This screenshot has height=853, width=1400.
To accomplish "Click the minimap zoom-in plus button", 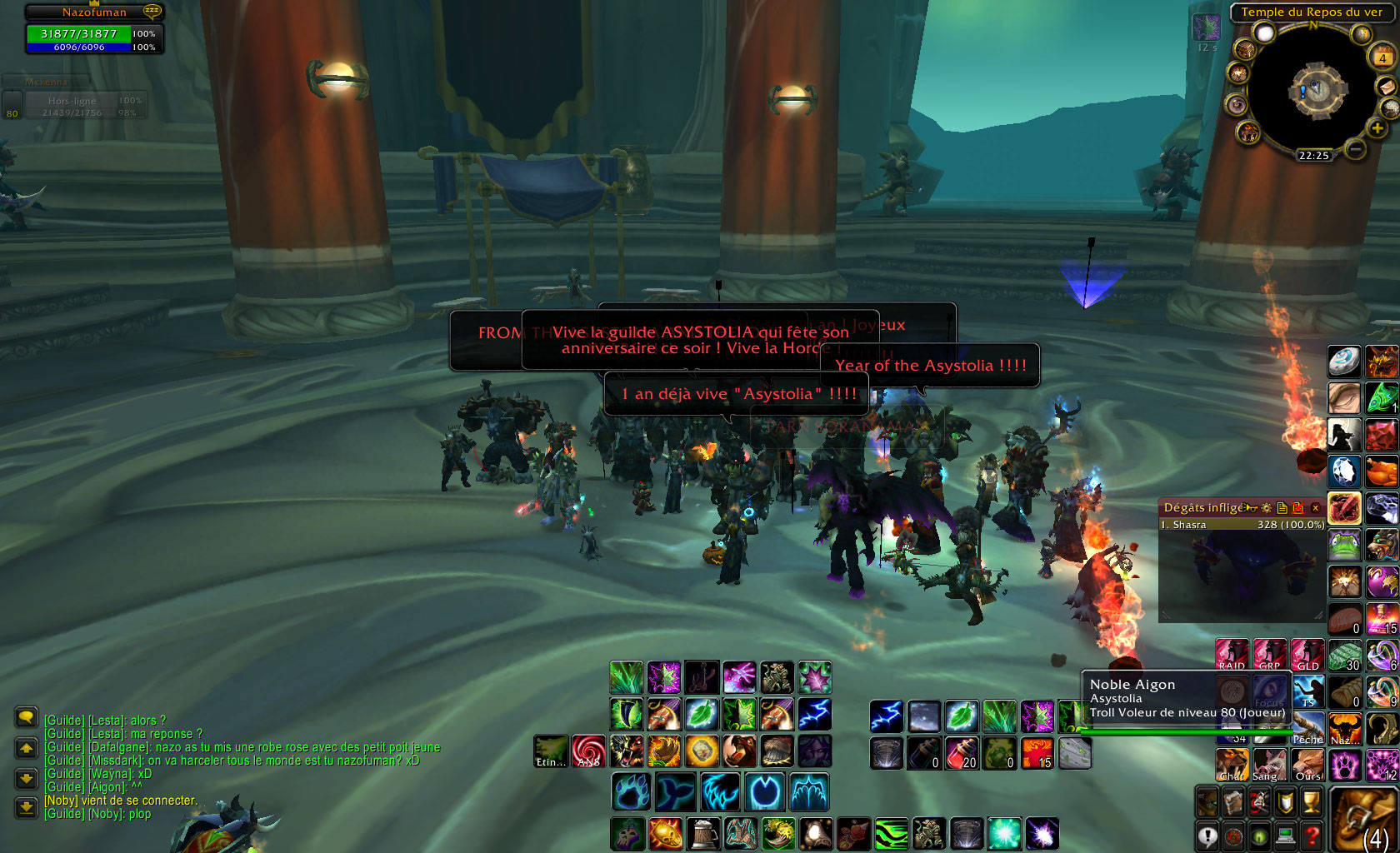I will pos(1377,128).
